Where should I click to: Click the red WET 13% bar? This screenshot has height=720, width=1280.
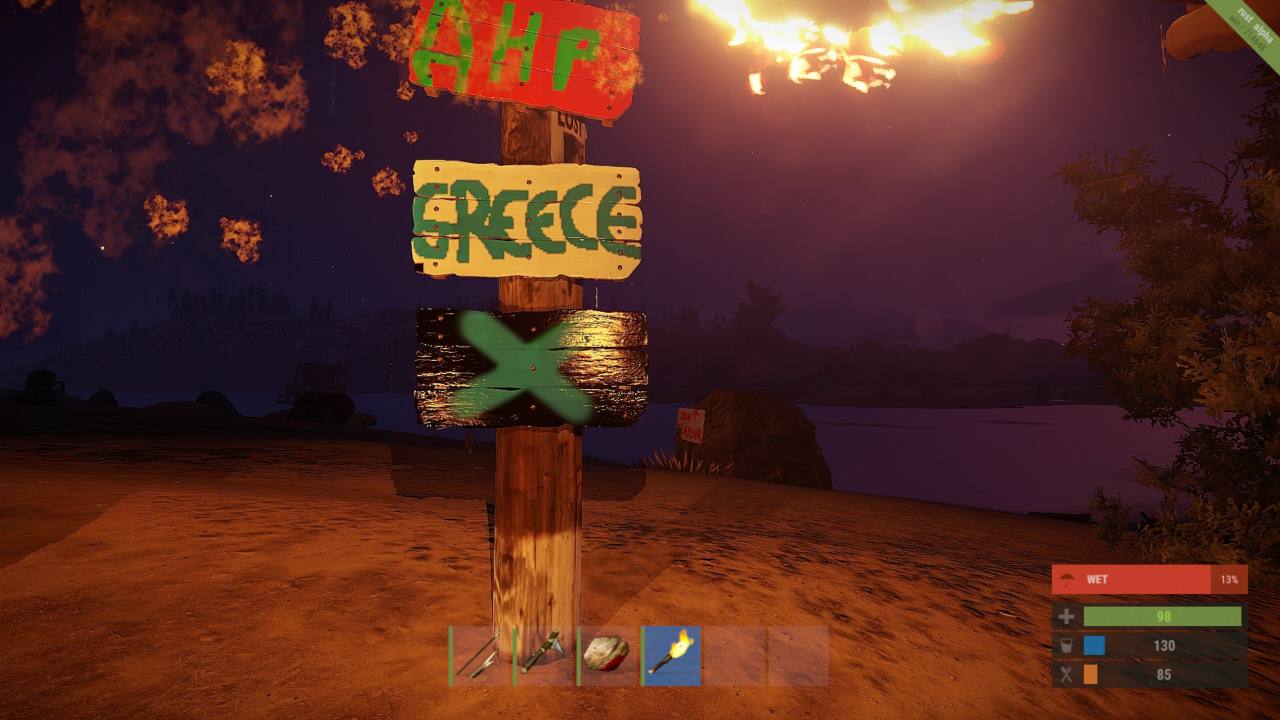pyautogui.click(x=1150, y=578)
